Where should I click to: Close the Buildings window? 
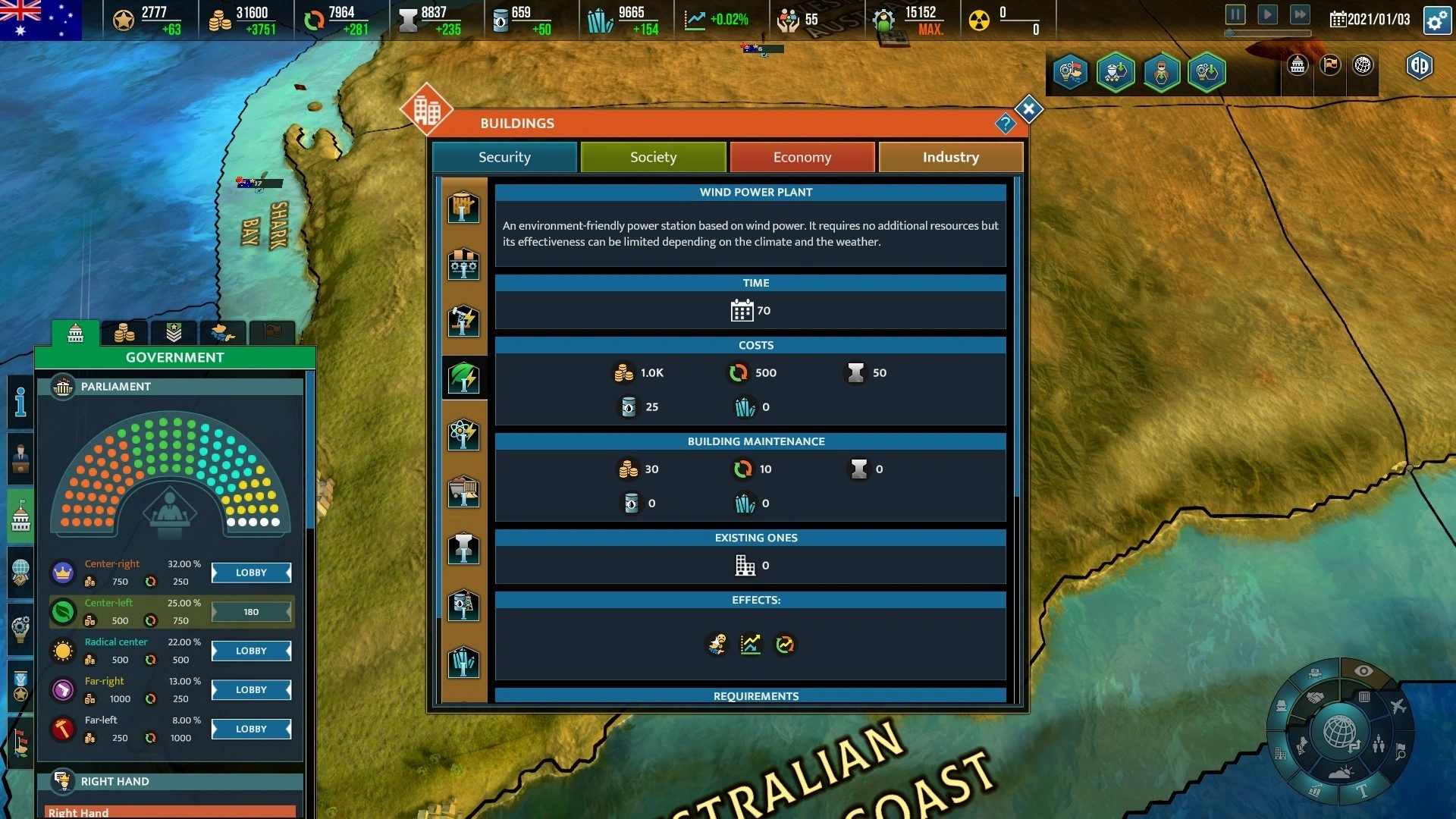coord(1028,110)
